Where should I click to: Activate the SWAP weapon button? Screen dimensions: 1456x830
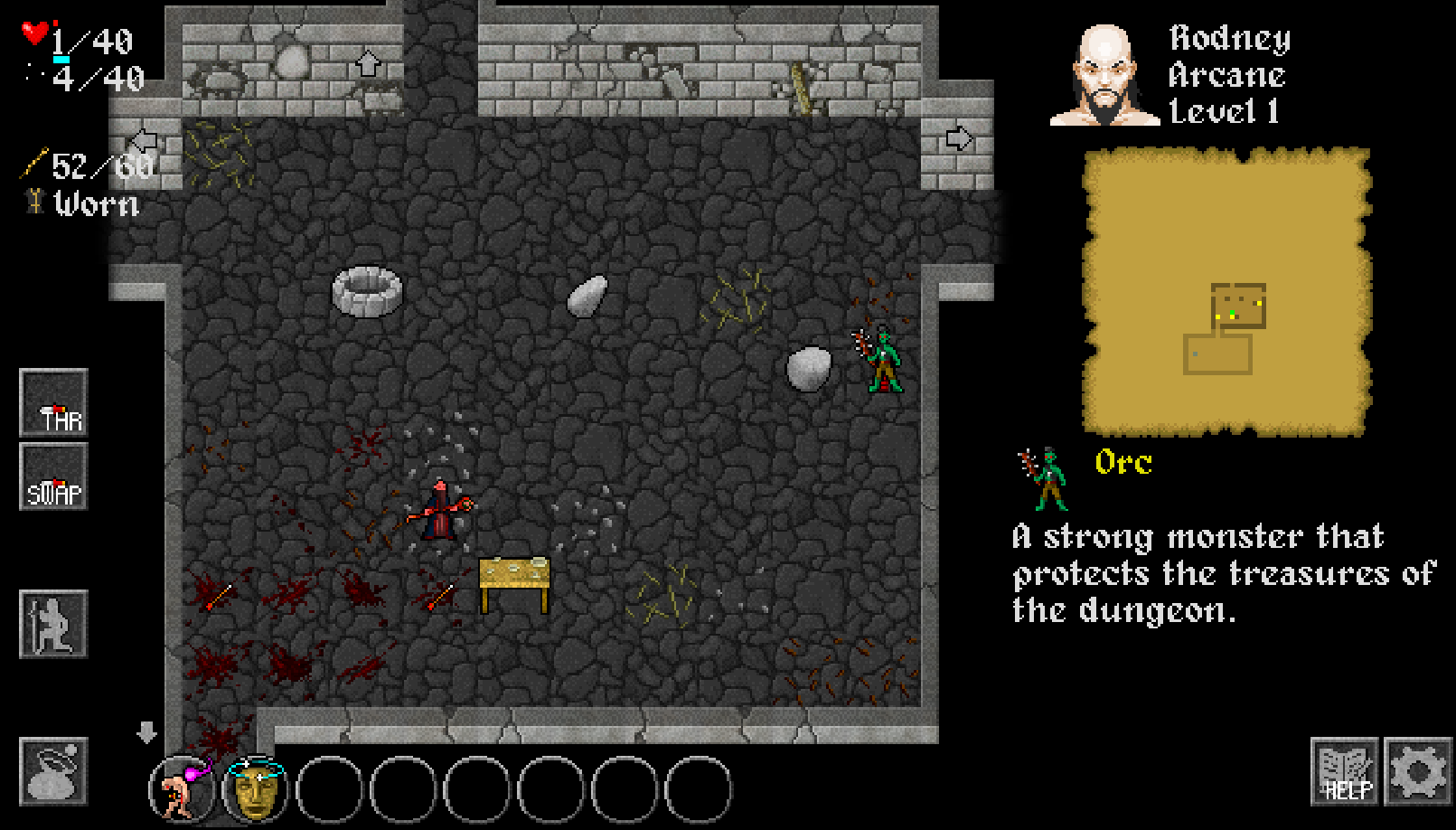click(x=53, y=476)
